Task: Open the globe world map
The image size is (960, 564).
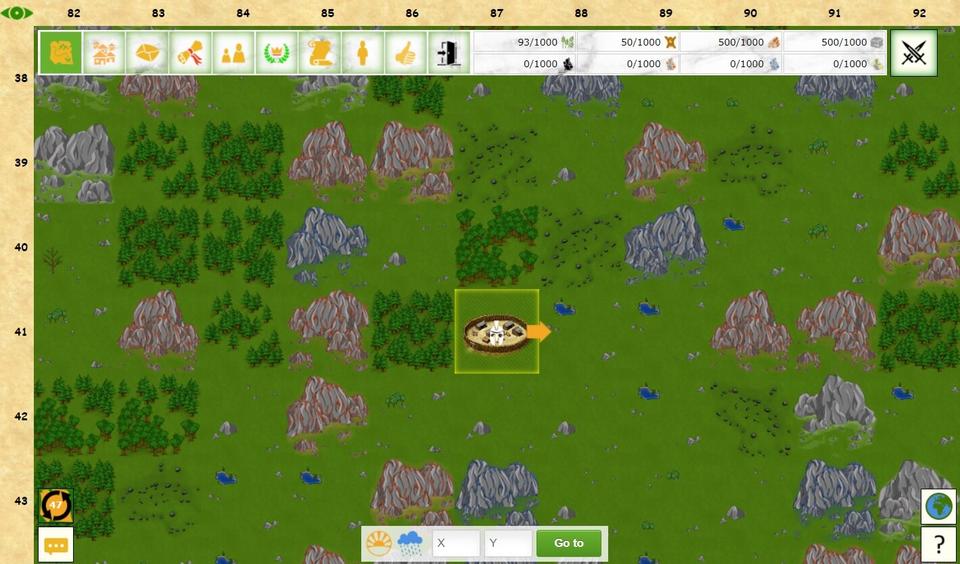Action: point(939,506)
